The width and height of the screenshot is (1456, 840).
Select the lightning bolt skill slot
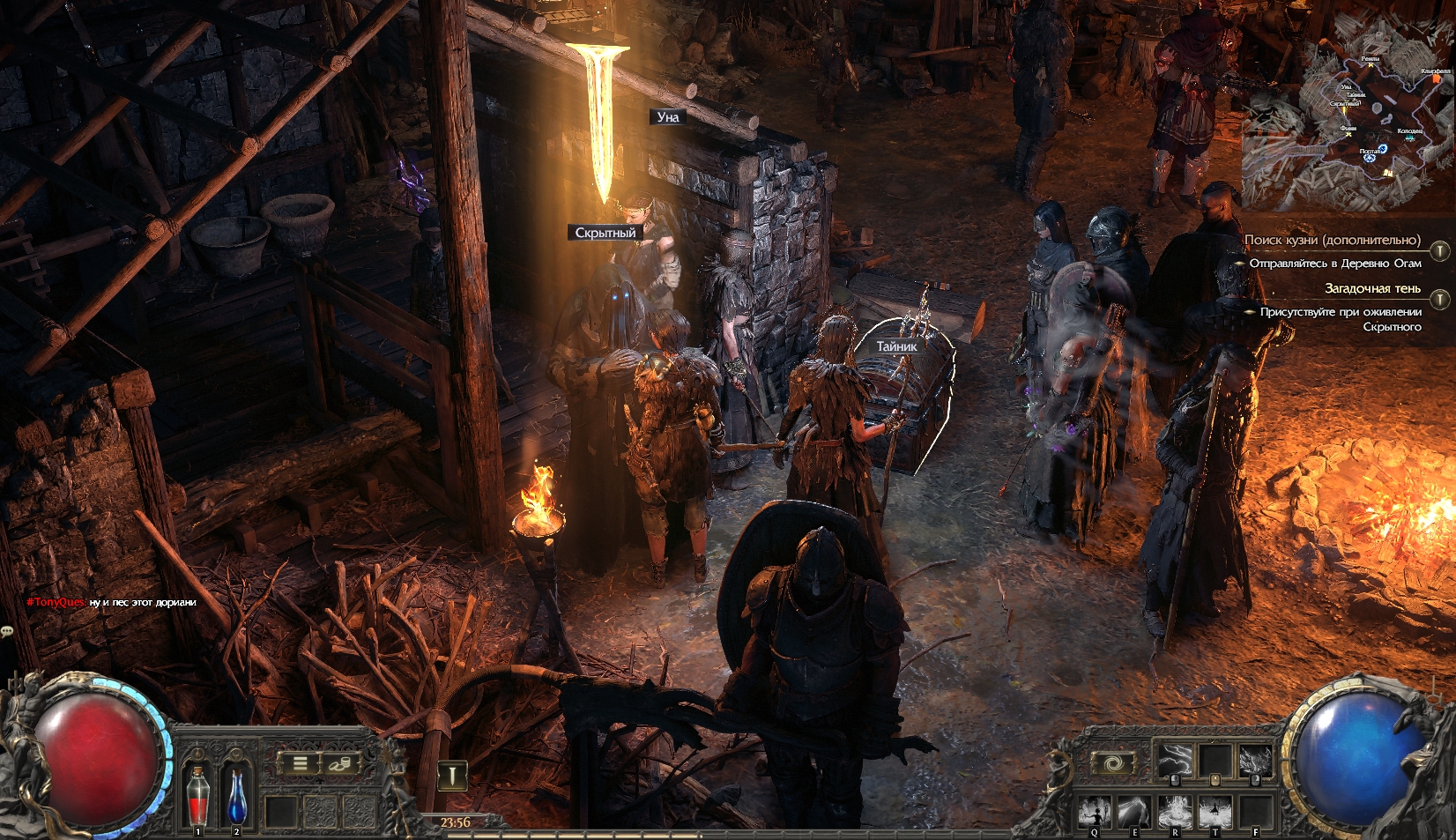[x=1176, y=759]
